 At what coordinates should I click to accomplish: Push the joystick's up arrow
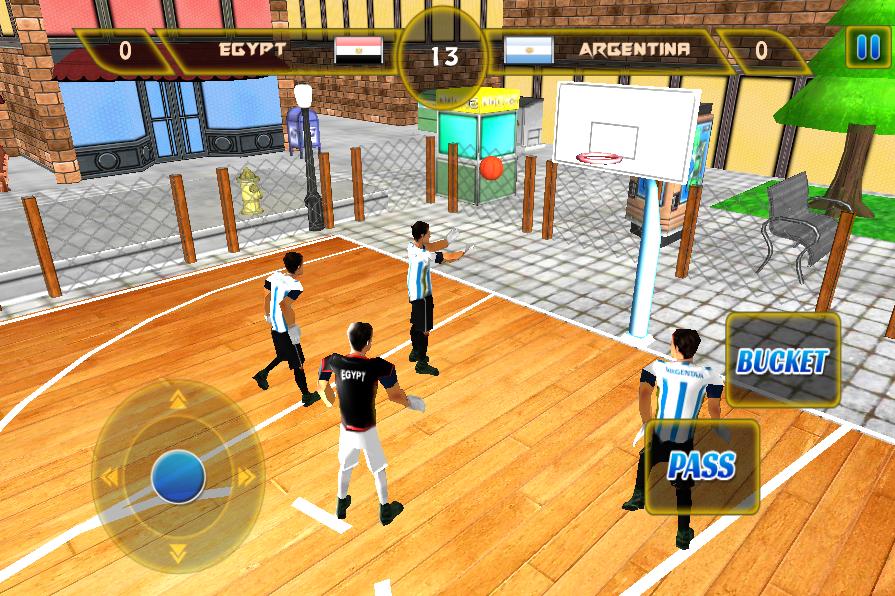click(178, 401)
